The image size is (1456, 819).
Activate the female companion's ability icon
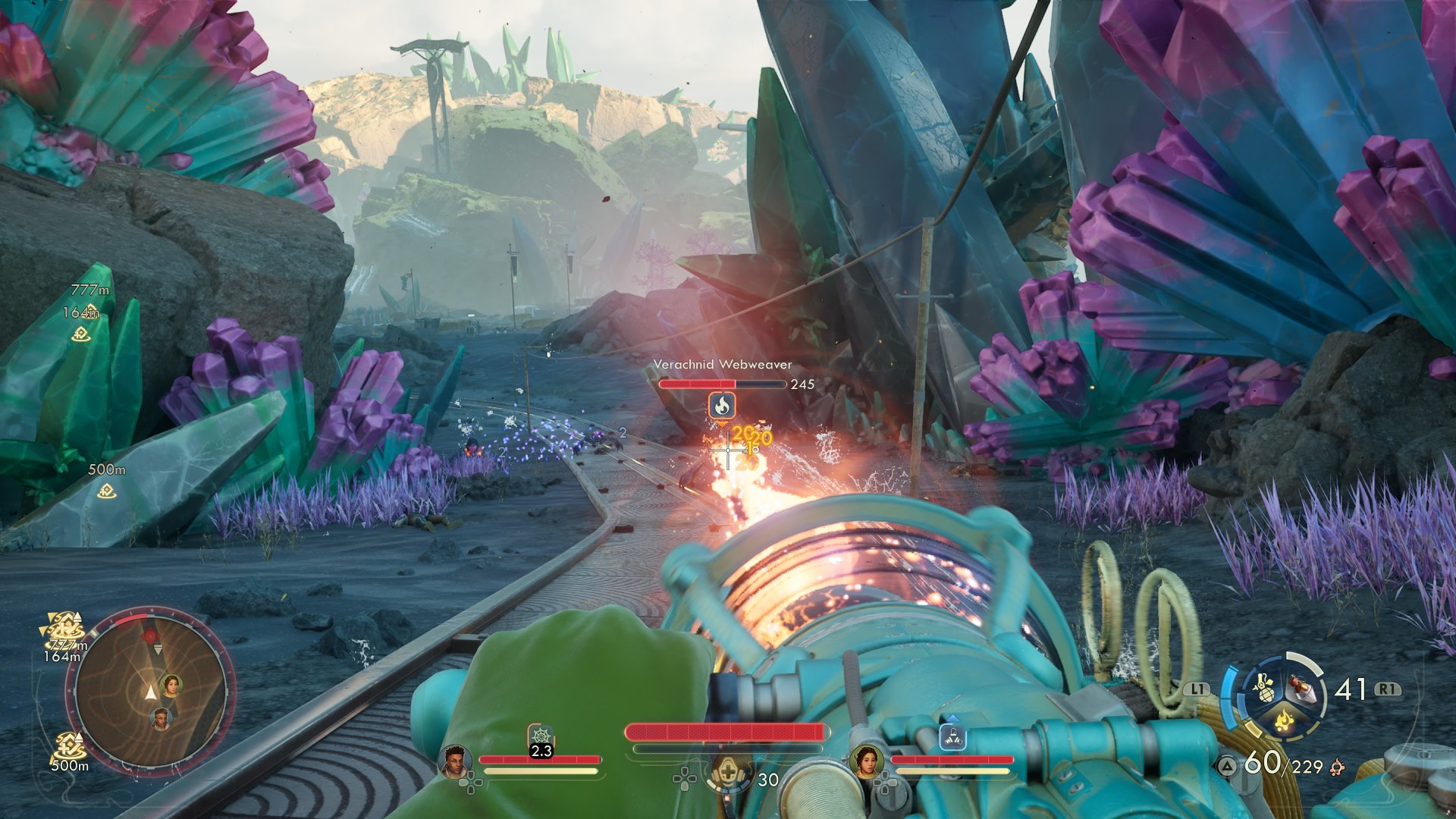[952, 736]
